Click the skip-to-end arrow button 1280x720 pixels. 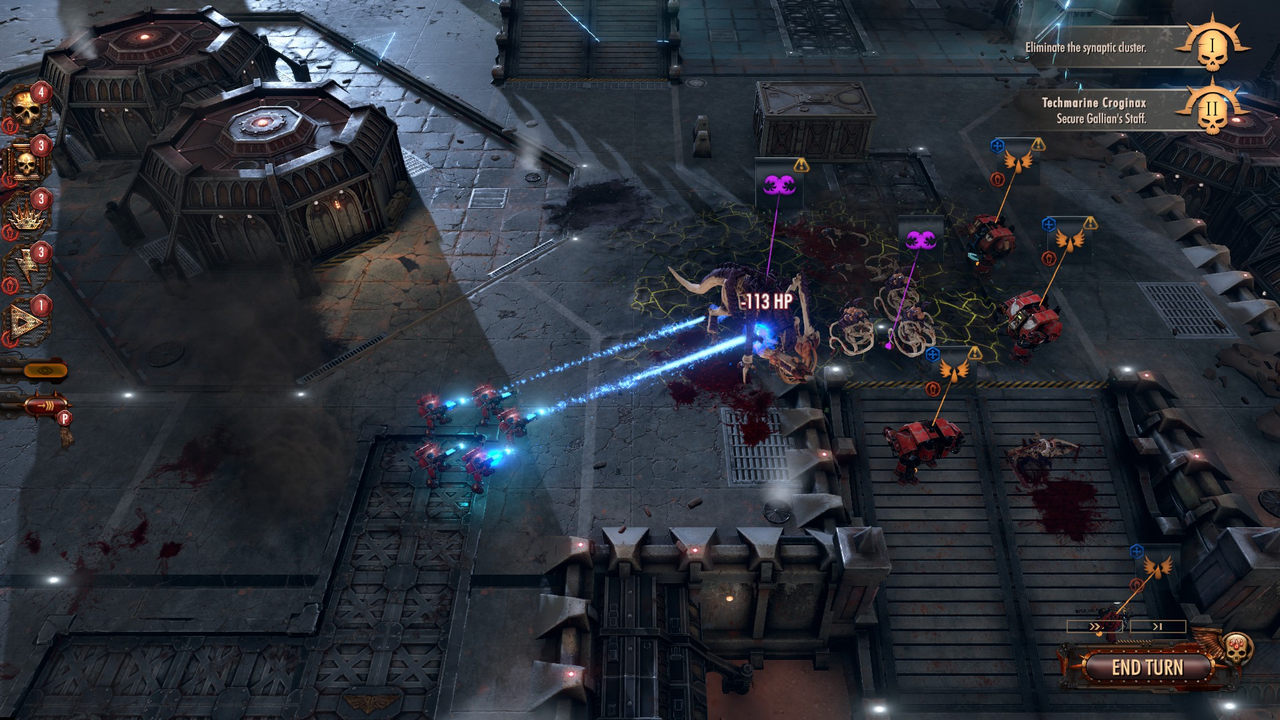pyautogui.click(x=1158, y=627)
